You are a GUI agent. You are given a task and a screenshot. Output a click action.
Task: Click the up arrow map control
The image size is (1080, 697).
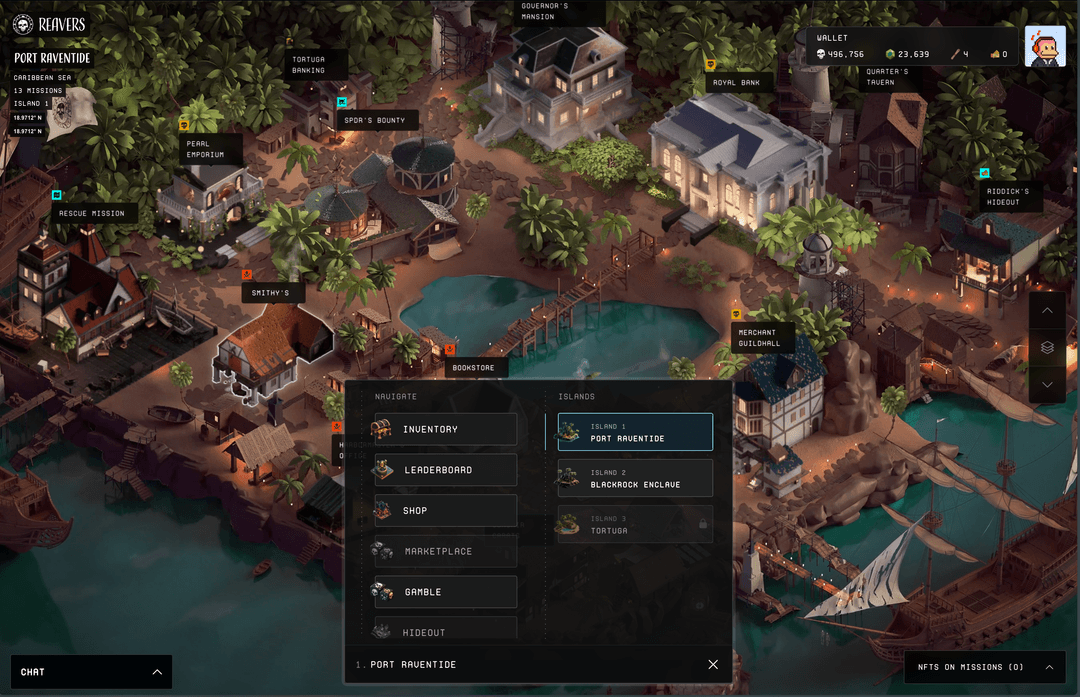coord(1047,311)
